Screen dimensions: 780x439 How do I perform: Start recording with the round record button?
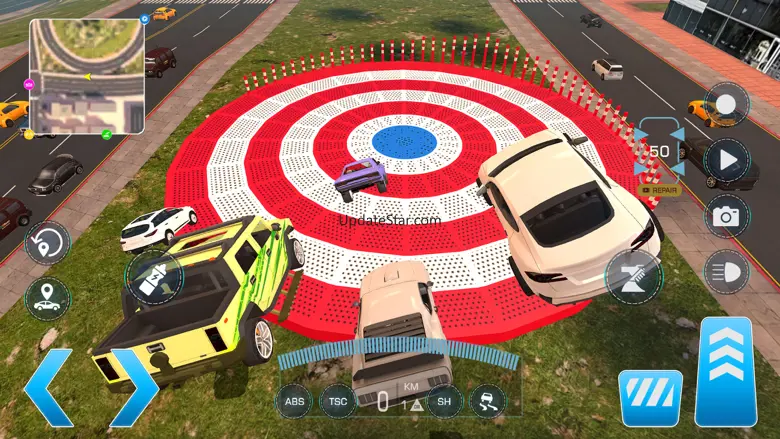point(726,105)
